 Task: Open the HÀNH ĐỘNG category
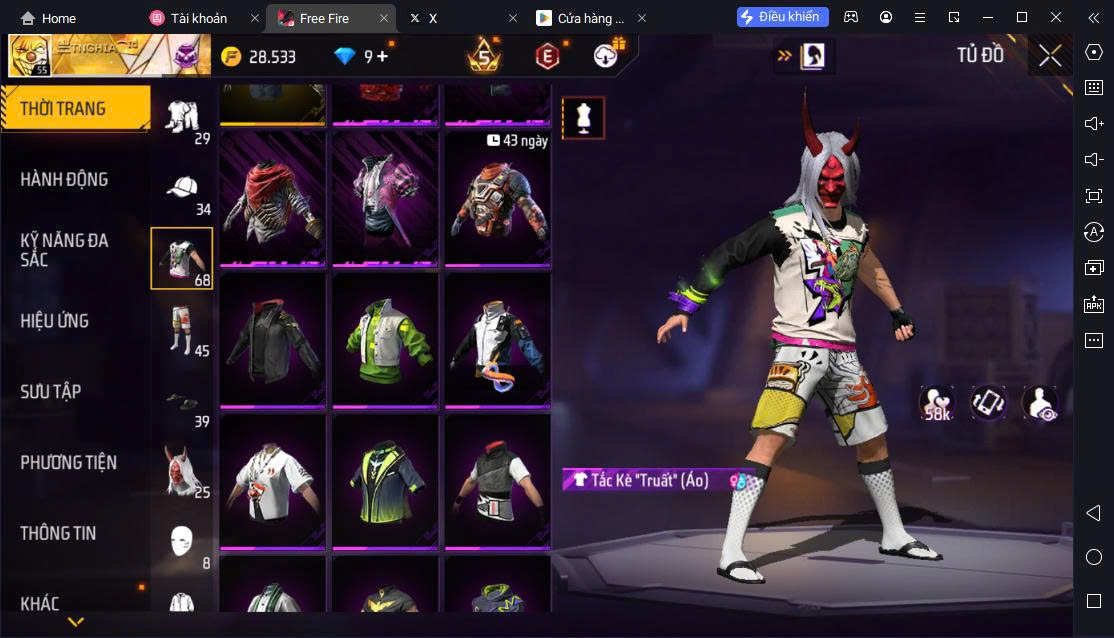point(64,180)
